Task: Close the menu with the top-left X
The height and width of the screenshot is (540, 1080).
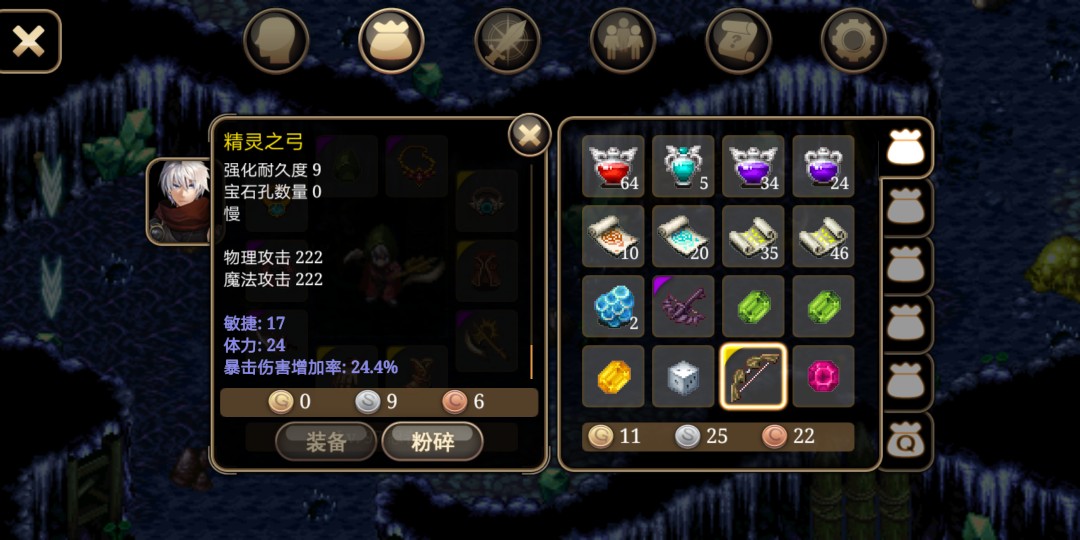Action: coord(29,41)
